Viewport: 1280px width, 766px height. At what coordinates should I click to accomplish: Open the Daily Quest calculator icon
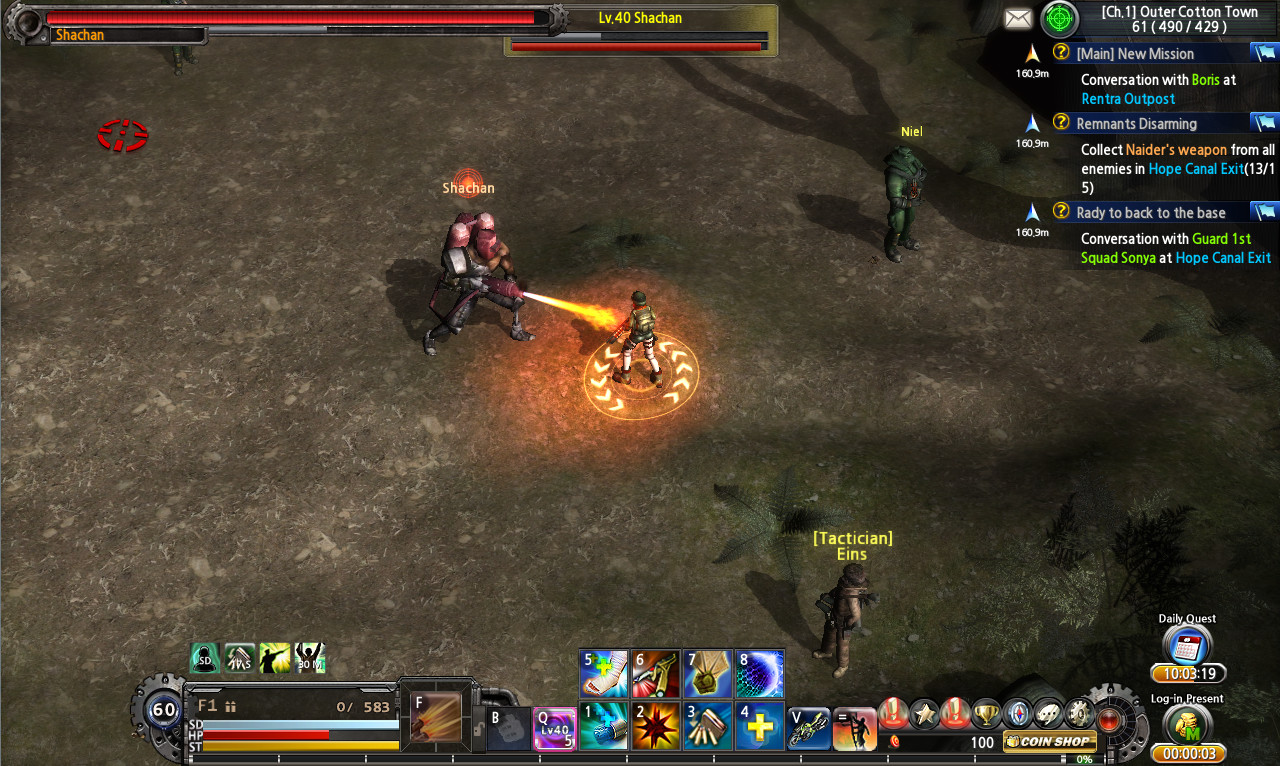pos(1186,646)
